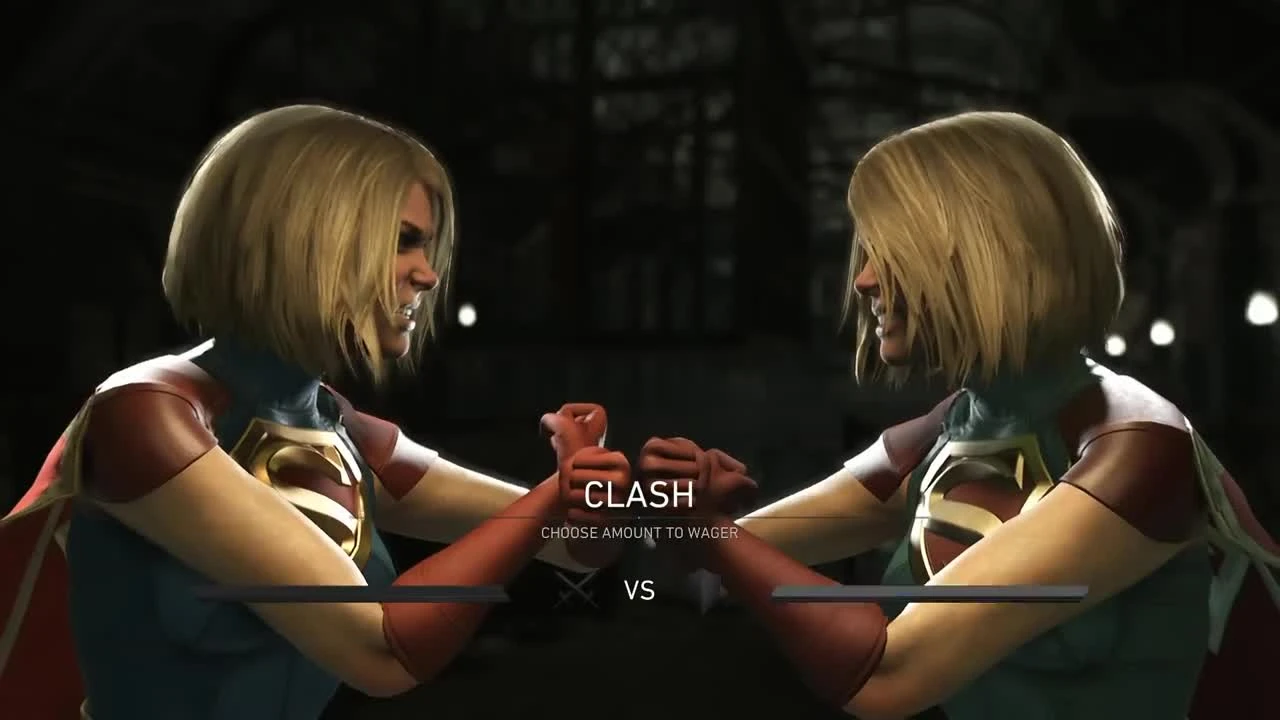Select the right fighter's clenched fist
This screenshot has width=1280, height=720.
coord(700,460)
